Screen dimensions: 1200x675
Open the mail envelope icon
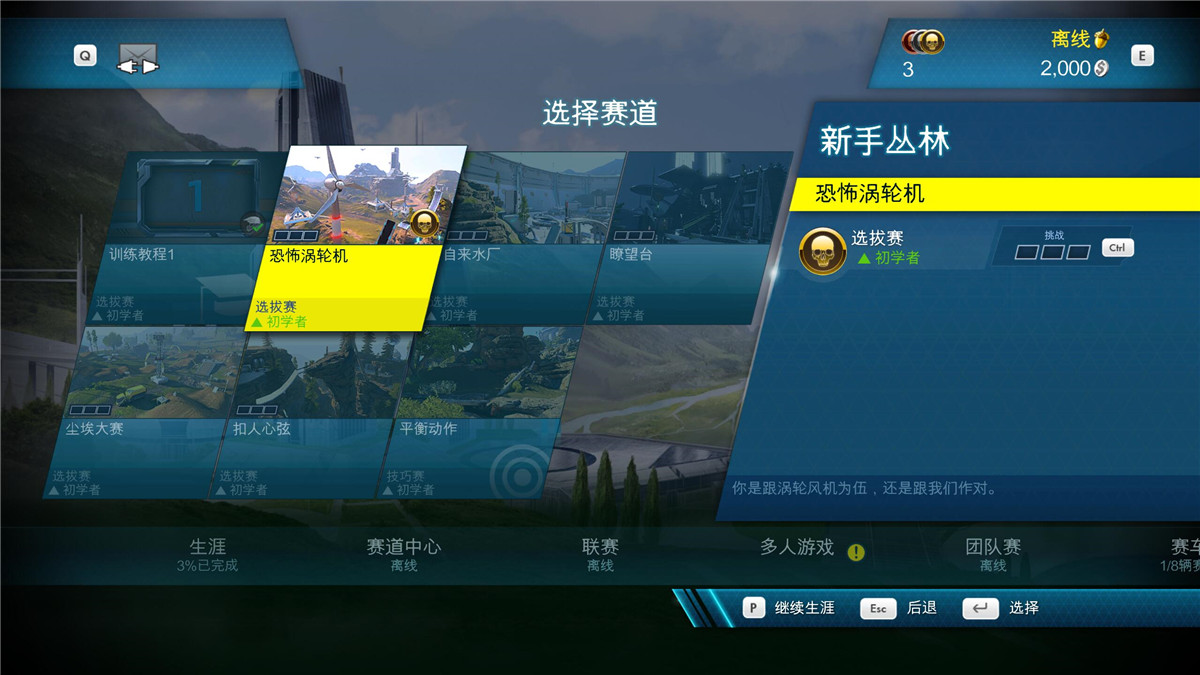[139, 59]
